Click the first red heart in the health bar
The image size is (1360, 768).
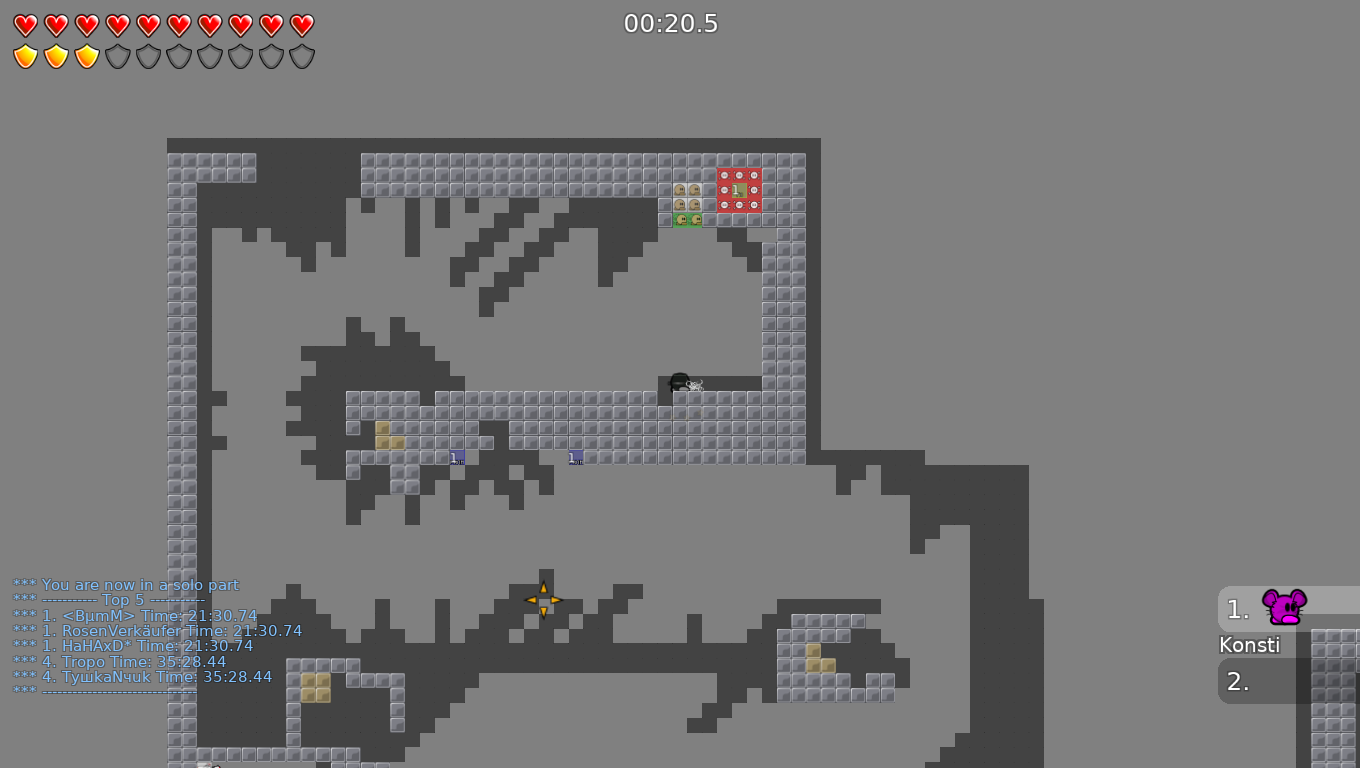coord(24,24)
